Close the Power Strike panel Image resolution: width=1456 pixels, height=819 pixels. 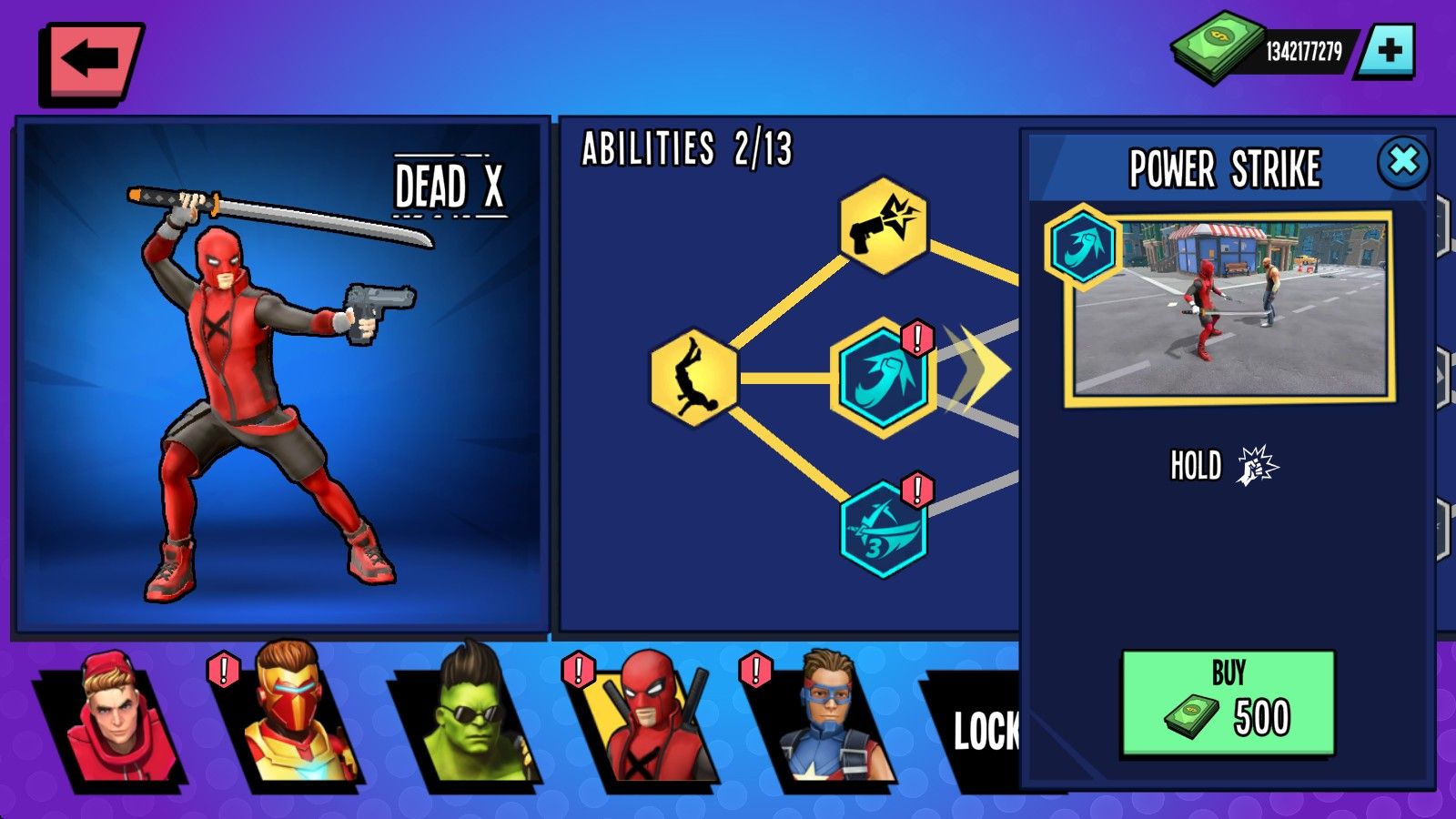tap(1403, 162)
